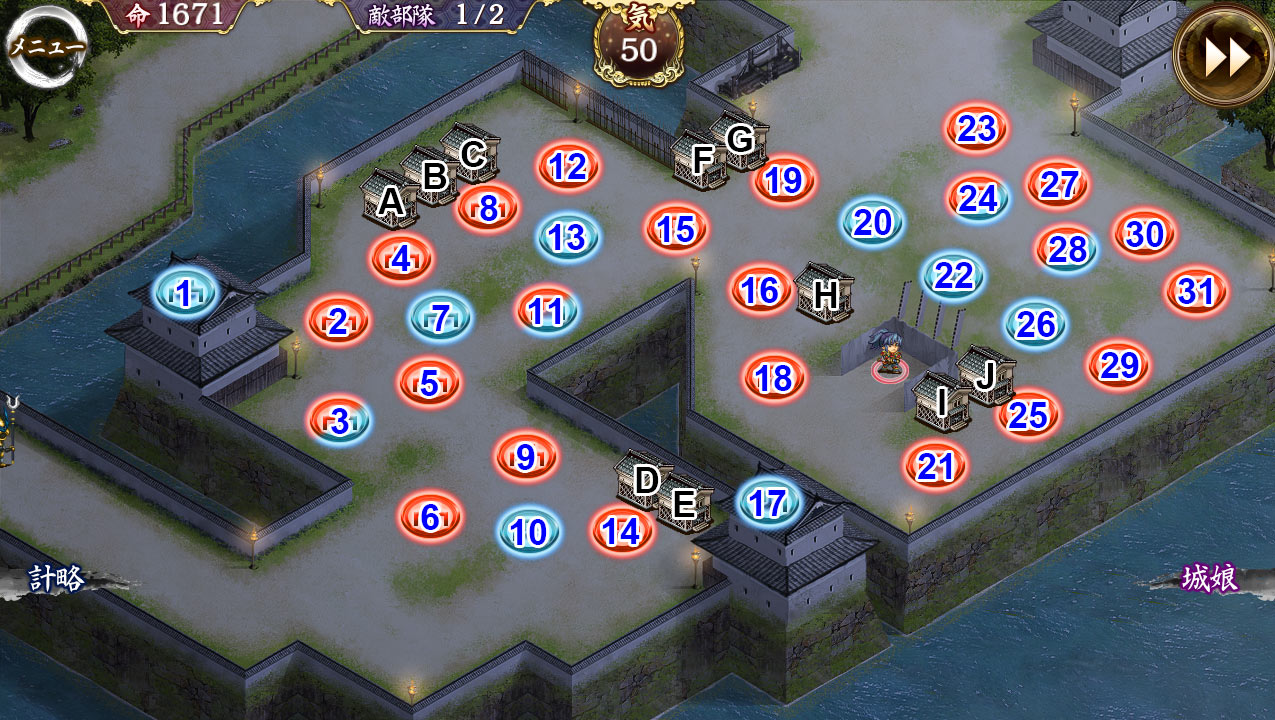Open the 計略 stratagem panel

tap(56, 579)
